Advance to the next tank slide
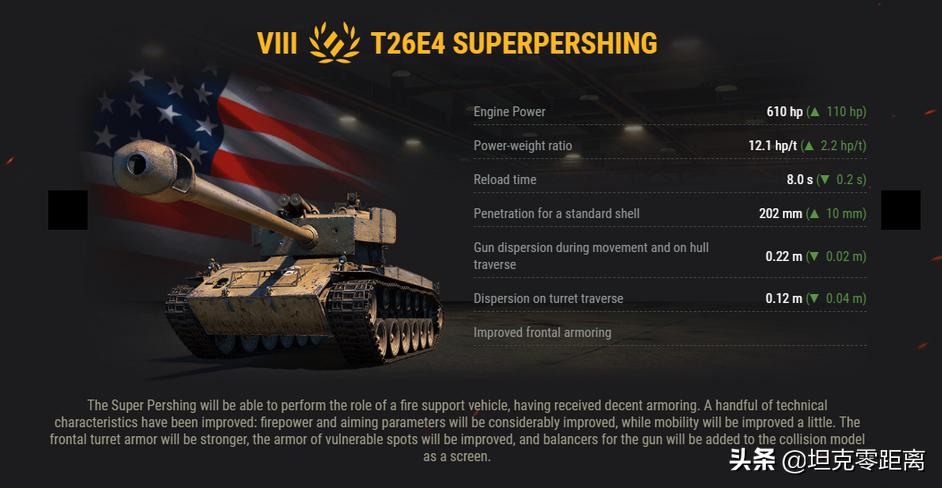 tap(900, 210)
